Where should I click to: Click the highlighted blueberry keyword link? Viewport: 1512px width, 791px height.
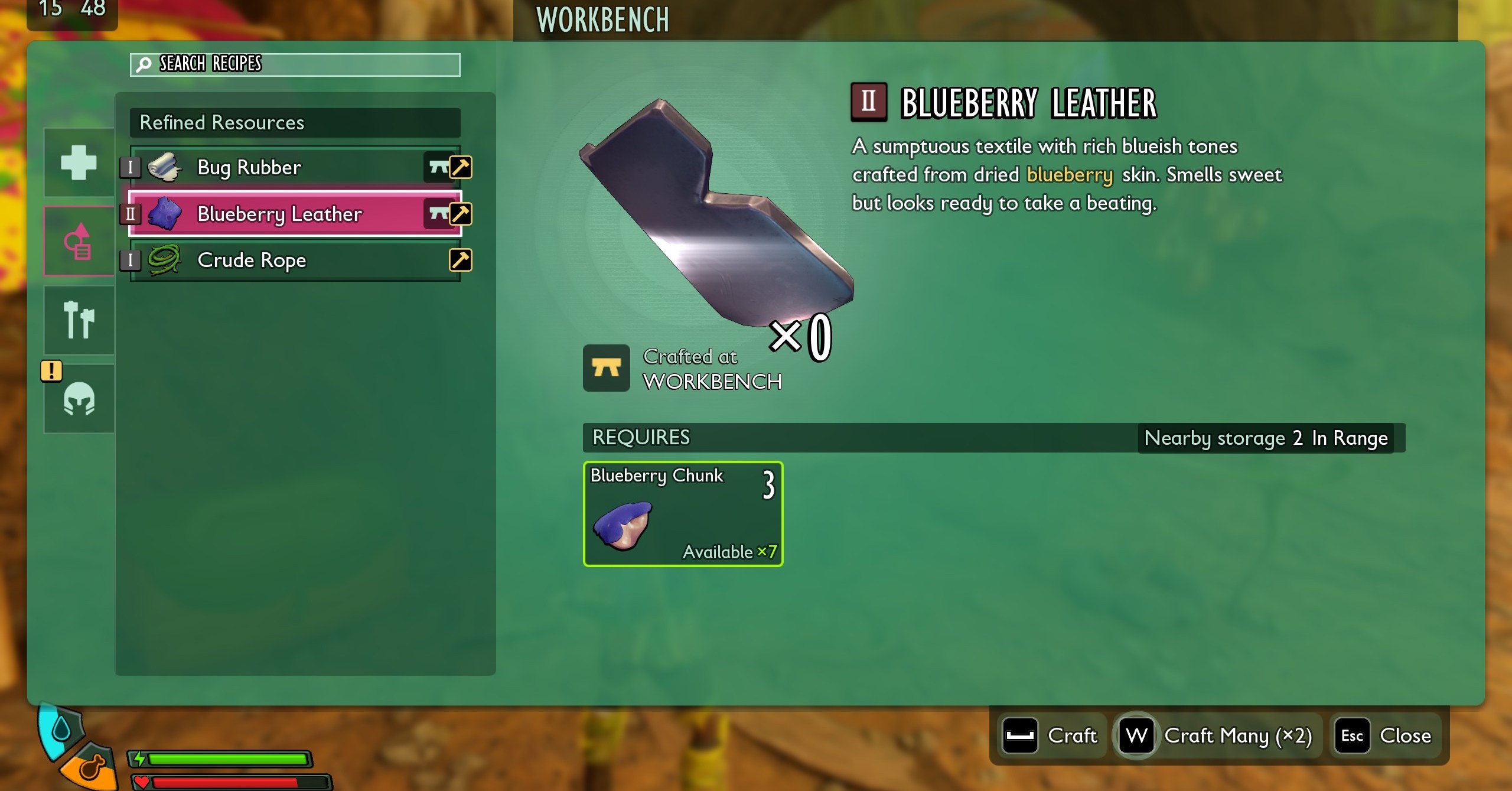tap(1070, 175)
